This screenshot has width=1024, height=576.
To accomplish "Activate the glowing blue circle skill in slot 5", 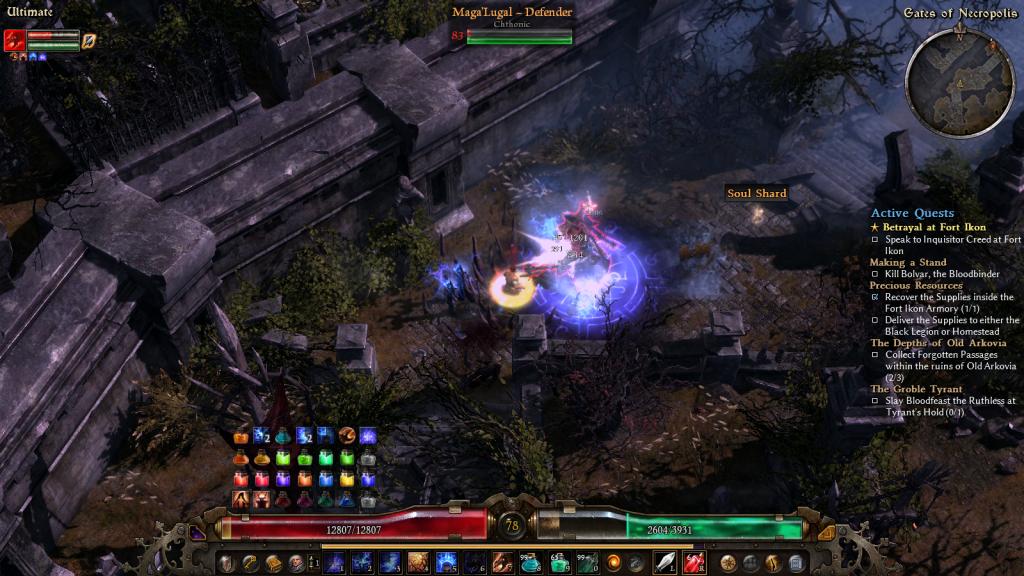I will point(446,562).
